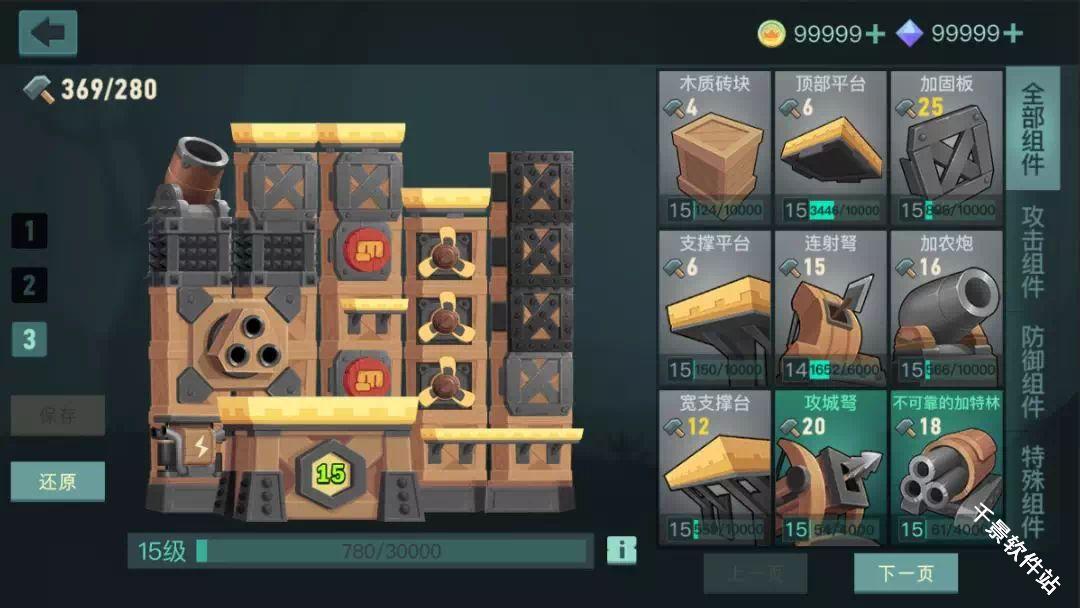Click the 还原 restore button

click(x=57, y=482)
